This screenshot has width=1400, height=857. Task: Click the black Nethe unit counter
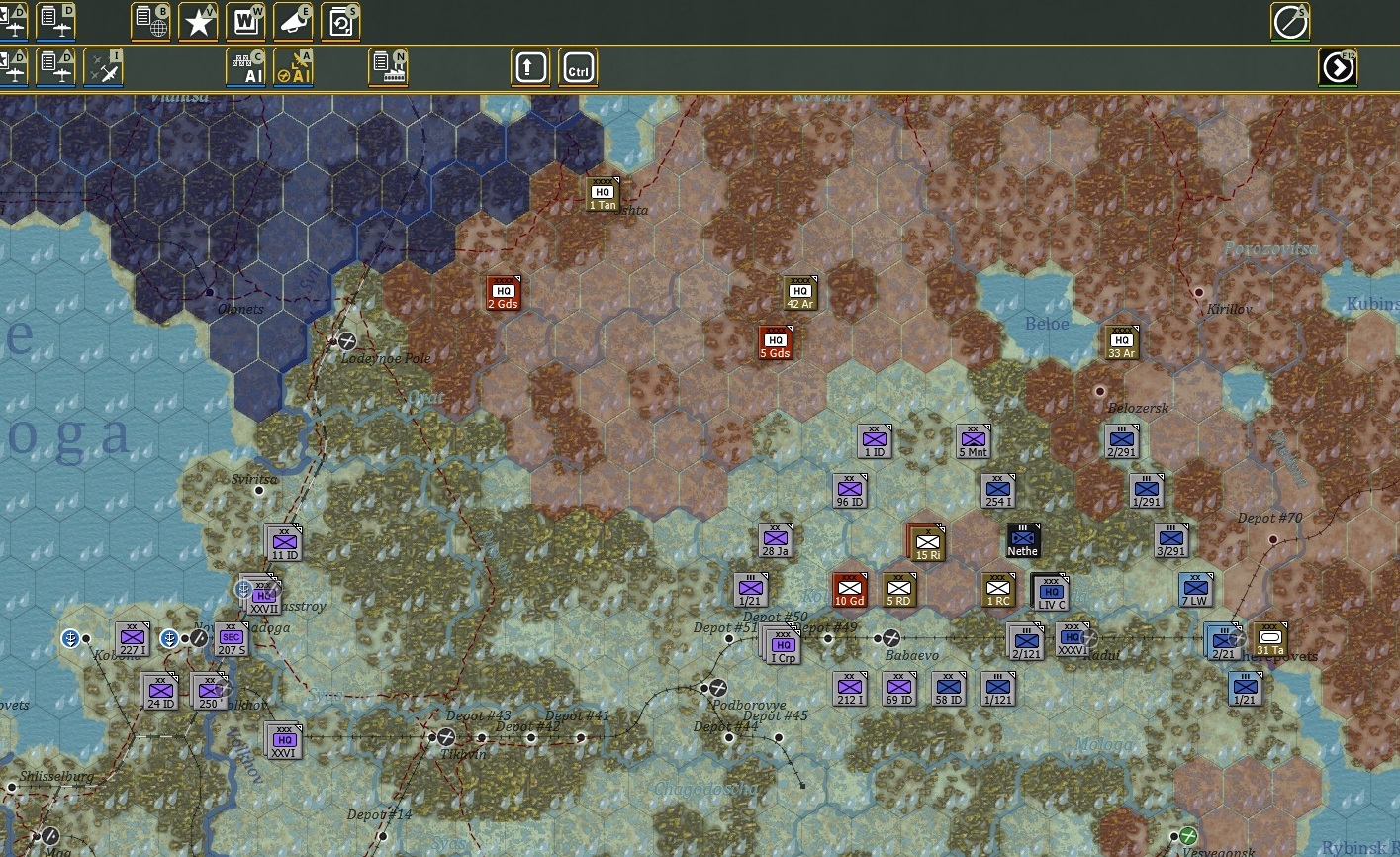click(1022, 541)
